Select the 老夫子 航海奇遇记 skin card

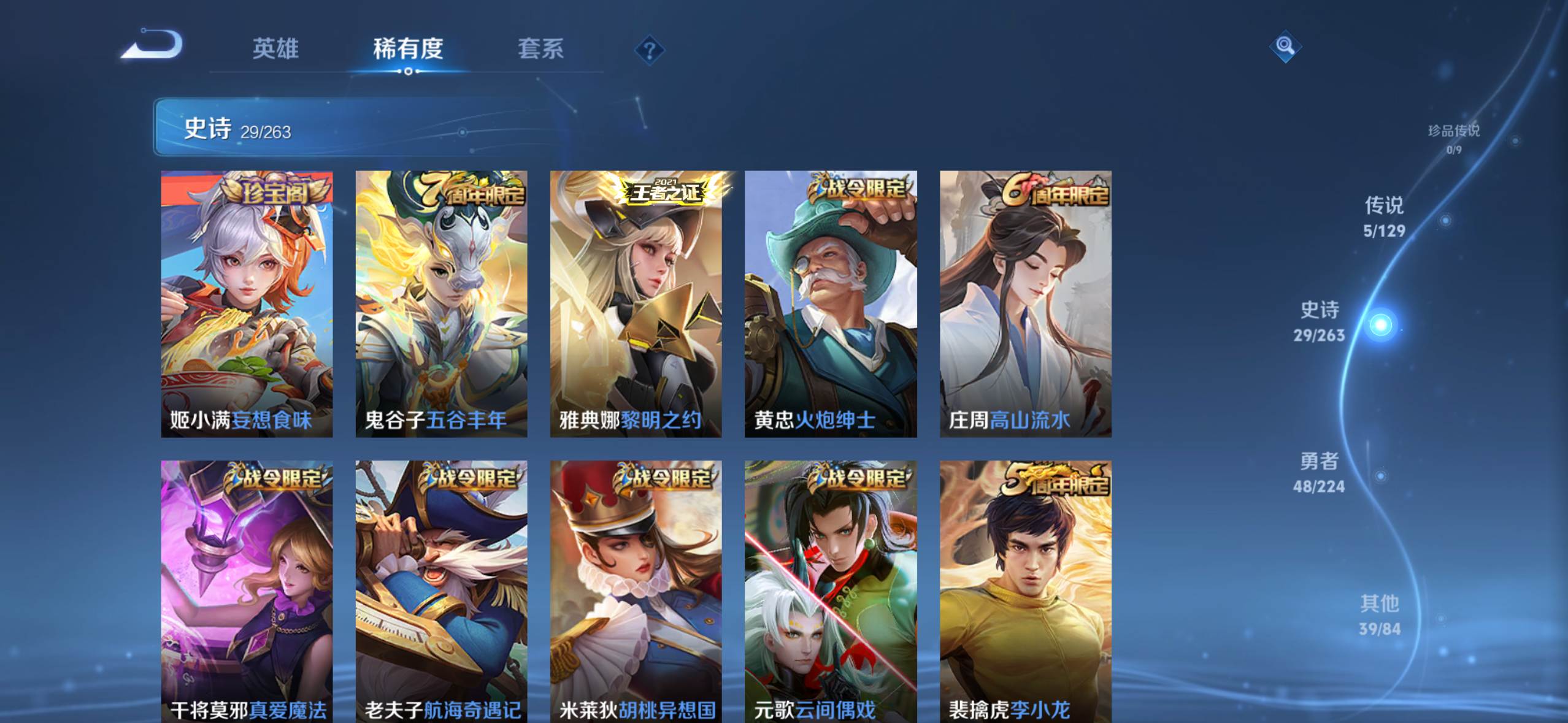441,591
